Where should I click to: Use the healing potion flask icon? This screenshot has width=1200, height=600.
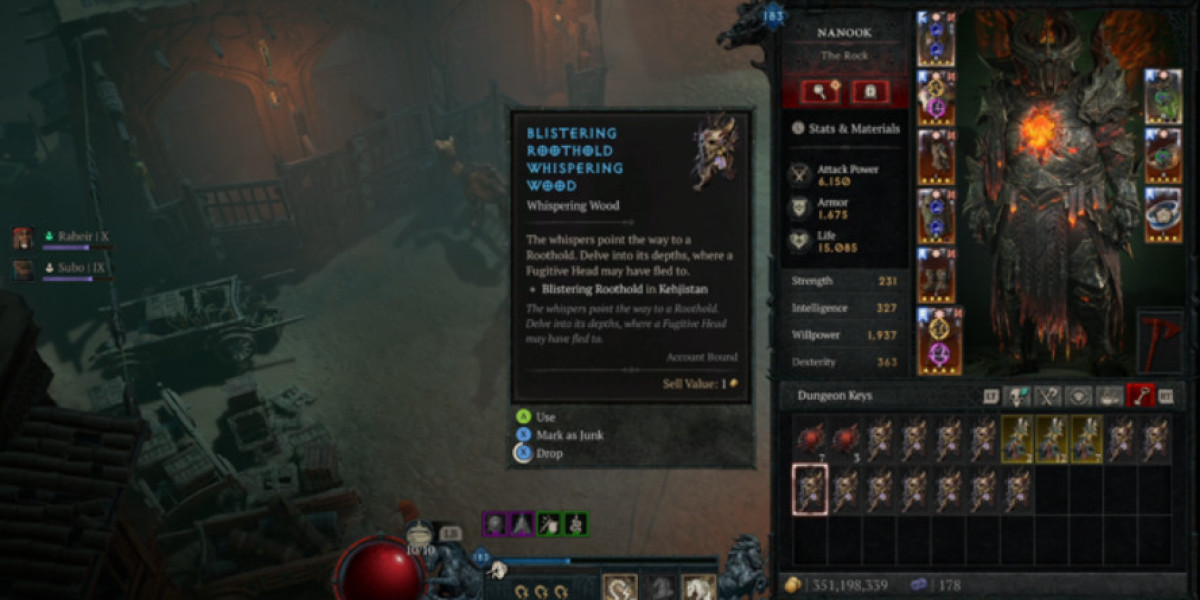tap(420, 534)
